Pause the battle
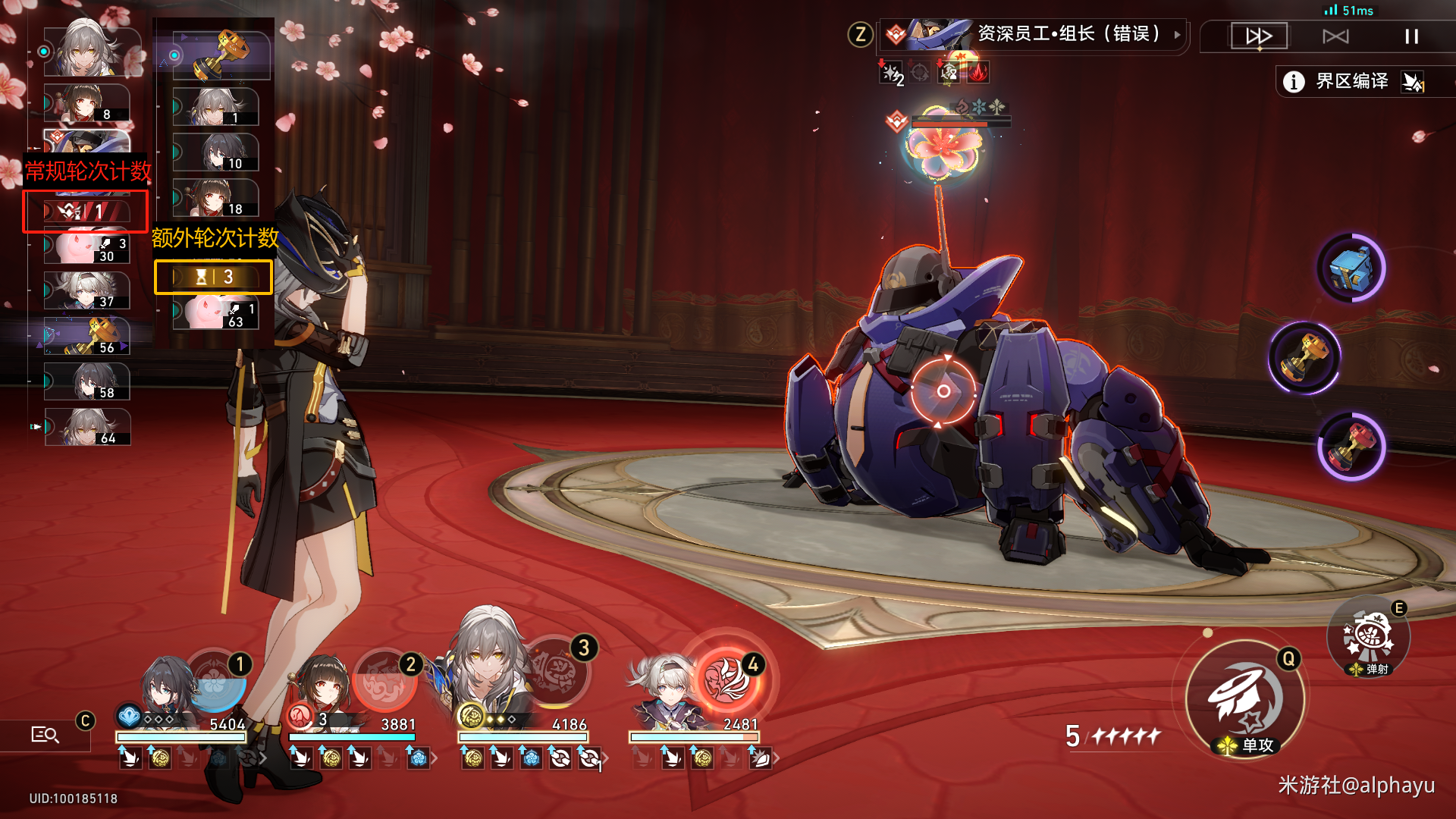1456x819 pixels. pyautogui.click(x=1411, y=36)
